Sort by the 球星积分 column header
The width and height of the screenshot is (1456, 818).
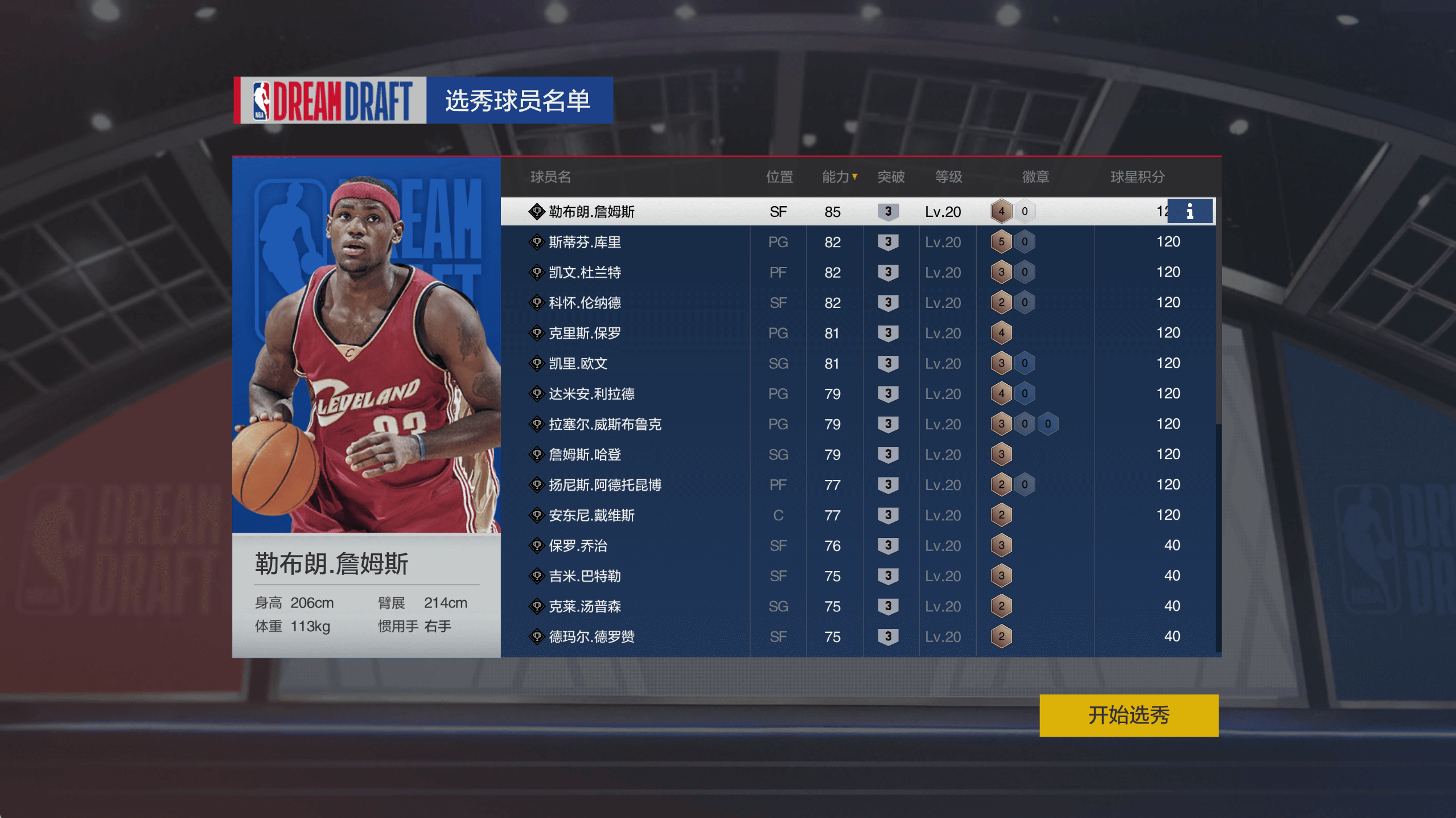click(1137, 177)
